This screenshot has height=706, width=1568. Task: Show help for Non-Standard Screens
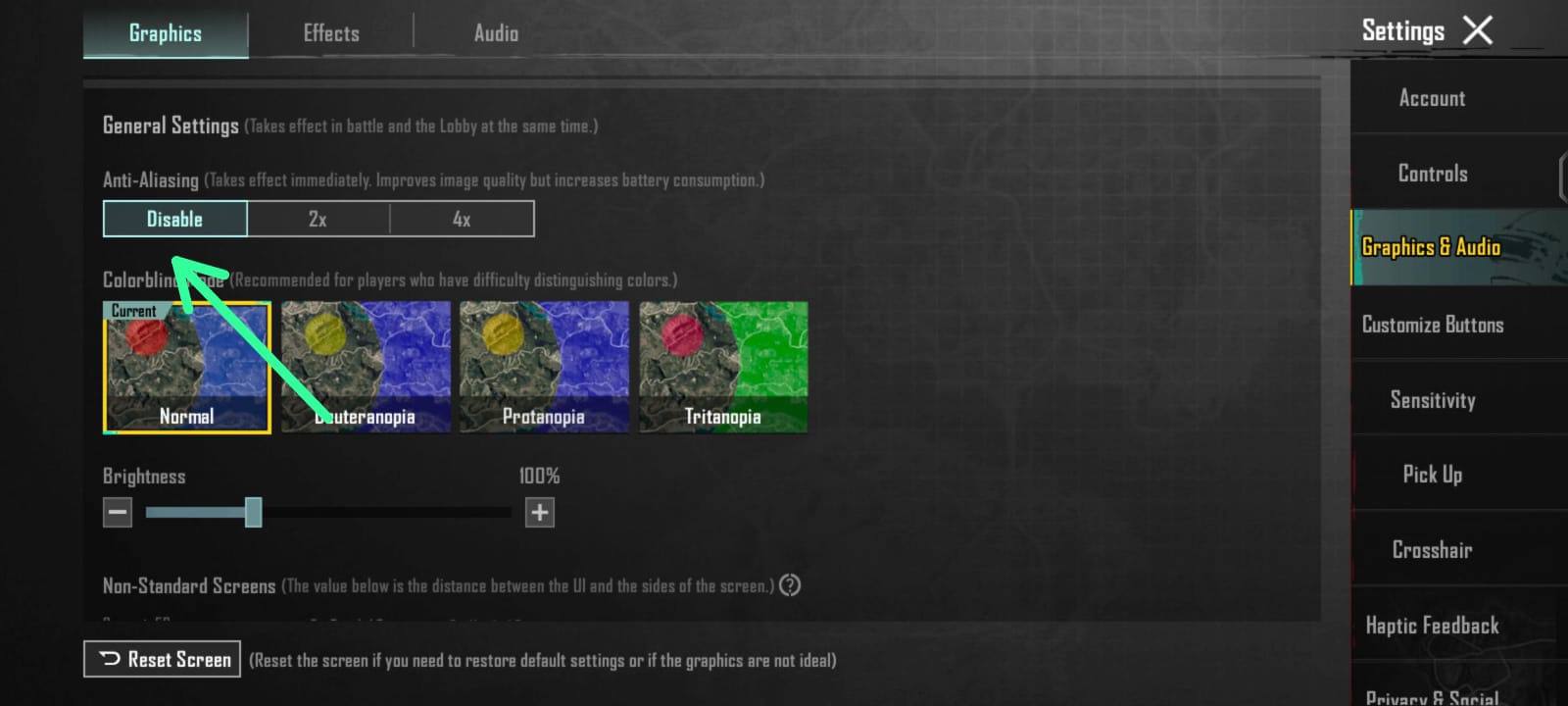tap(790, 585)
